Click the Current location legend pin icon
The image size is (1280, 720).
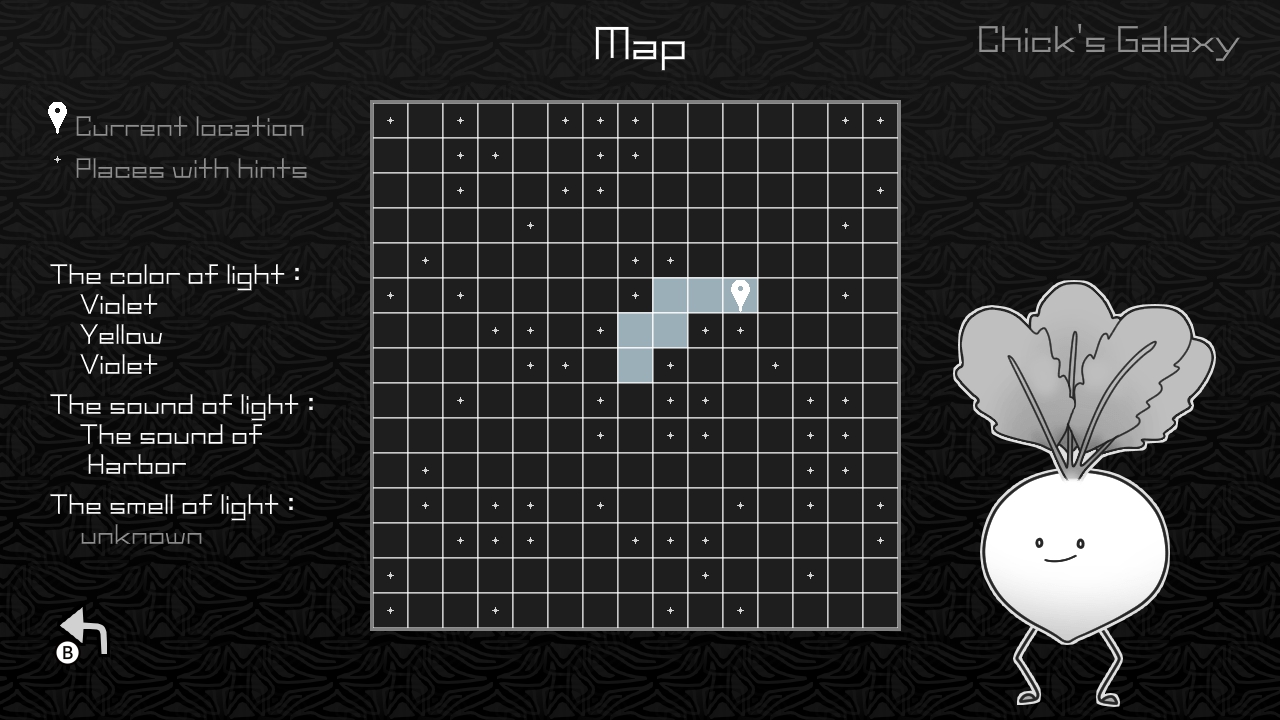[x=56, y=118]
